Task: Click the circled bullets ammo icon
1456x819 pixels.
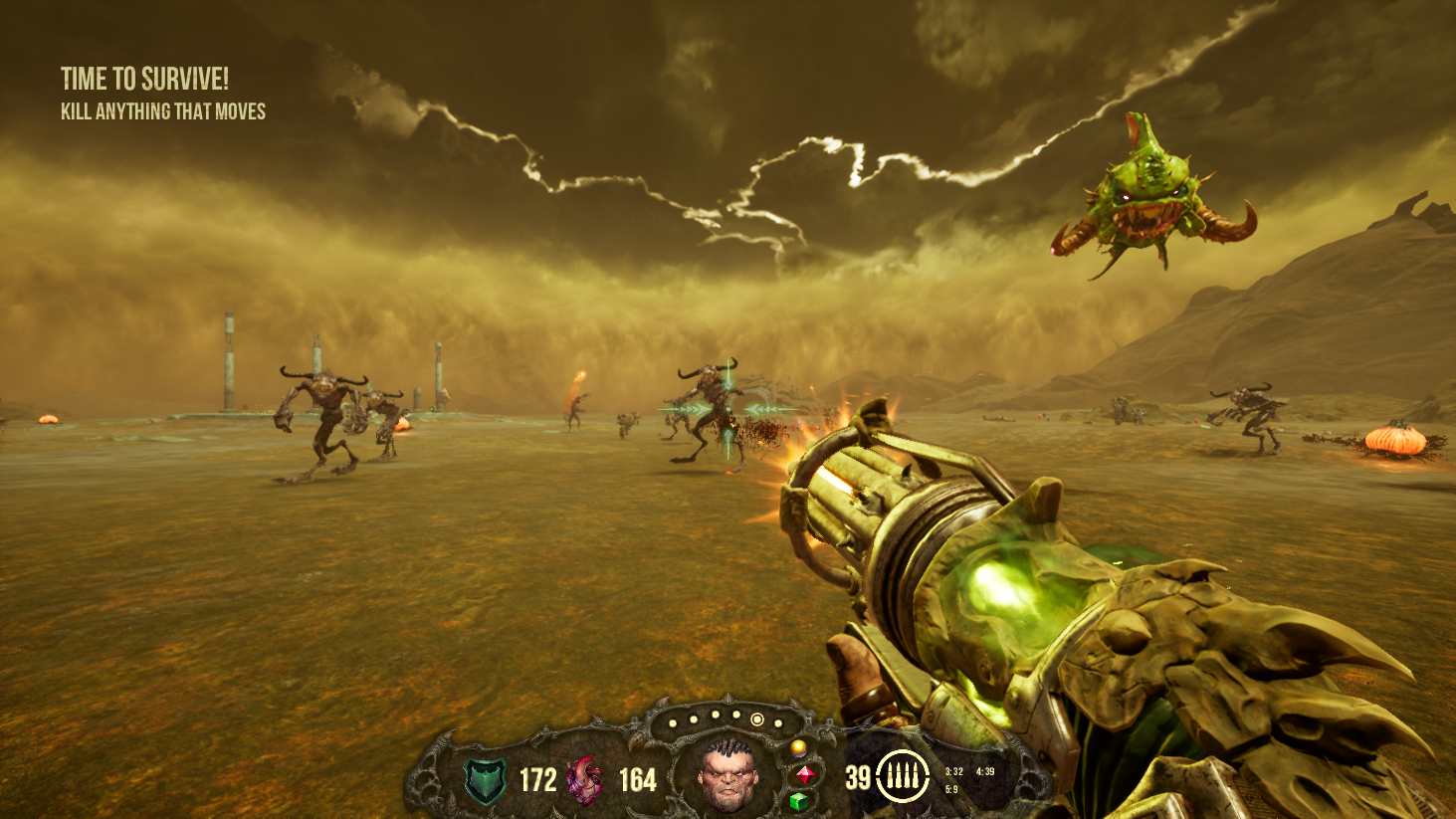Action: [x=903, y=776]
